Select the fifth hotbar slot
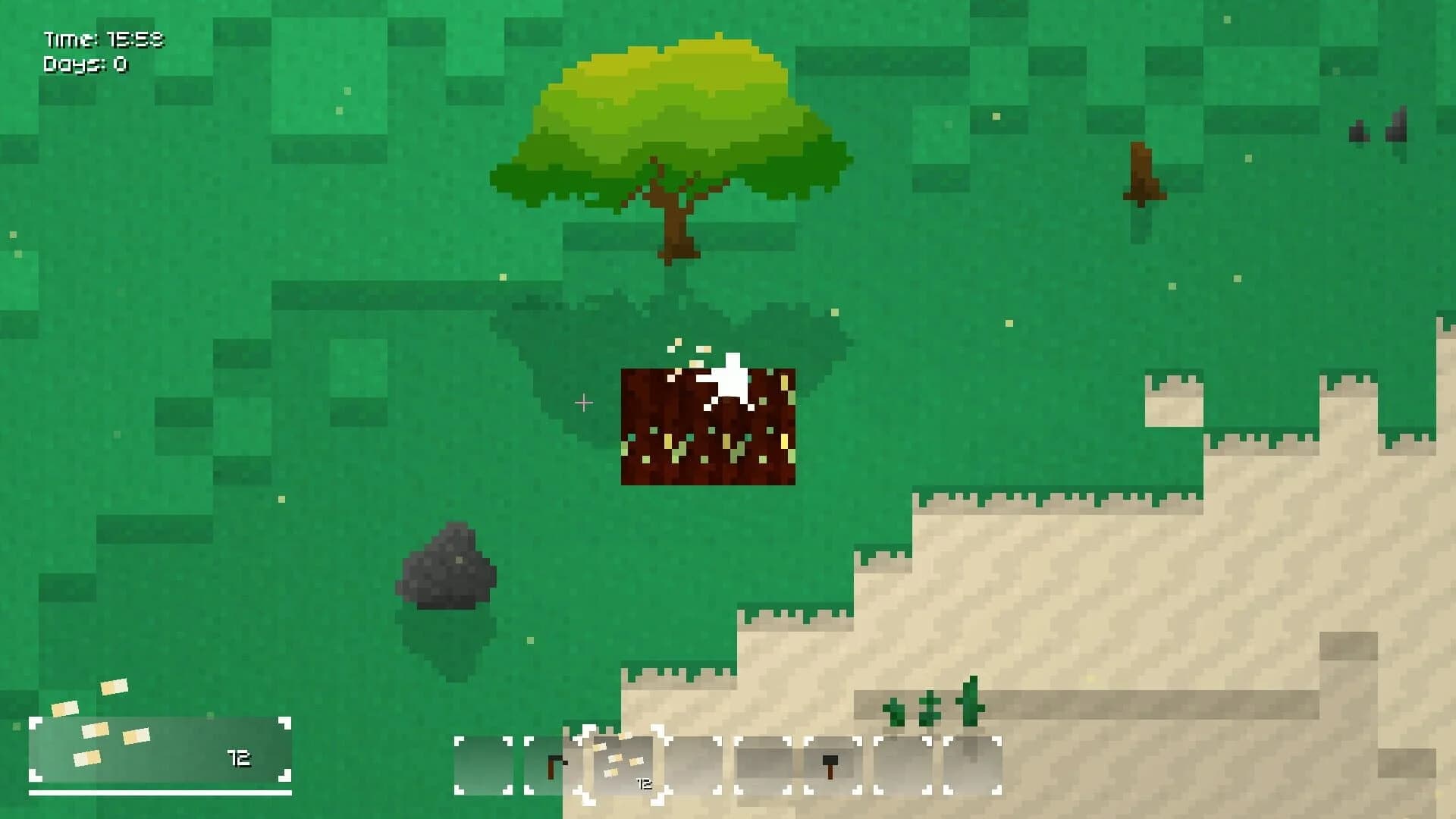The height and width of the screenshot is (819, 1456). tap(762, 766)
